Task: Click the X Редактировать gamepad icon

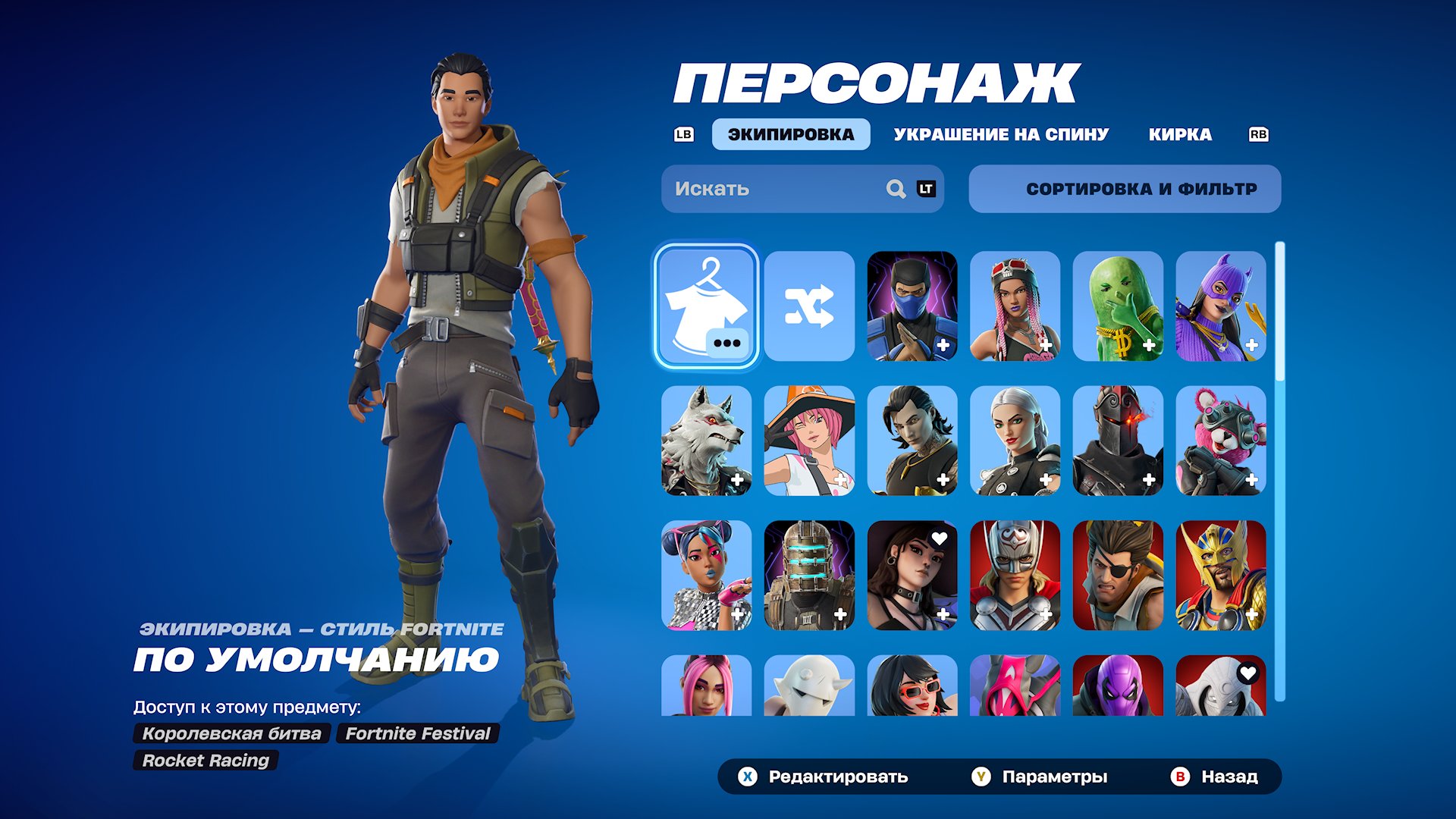Action: 748,777
